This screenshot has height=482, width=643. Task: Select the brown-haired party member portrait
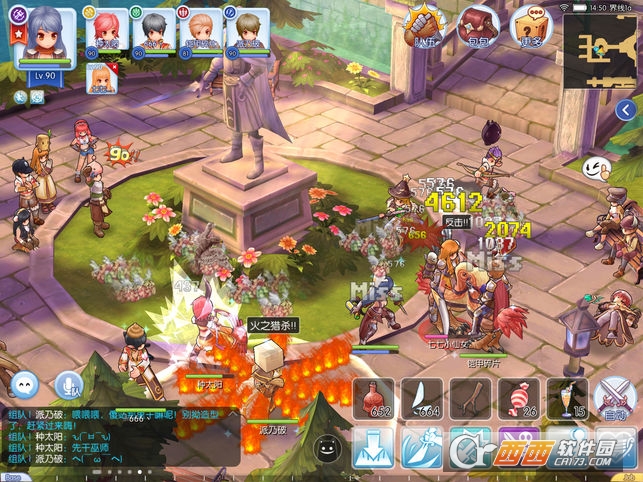coord(246,28)
